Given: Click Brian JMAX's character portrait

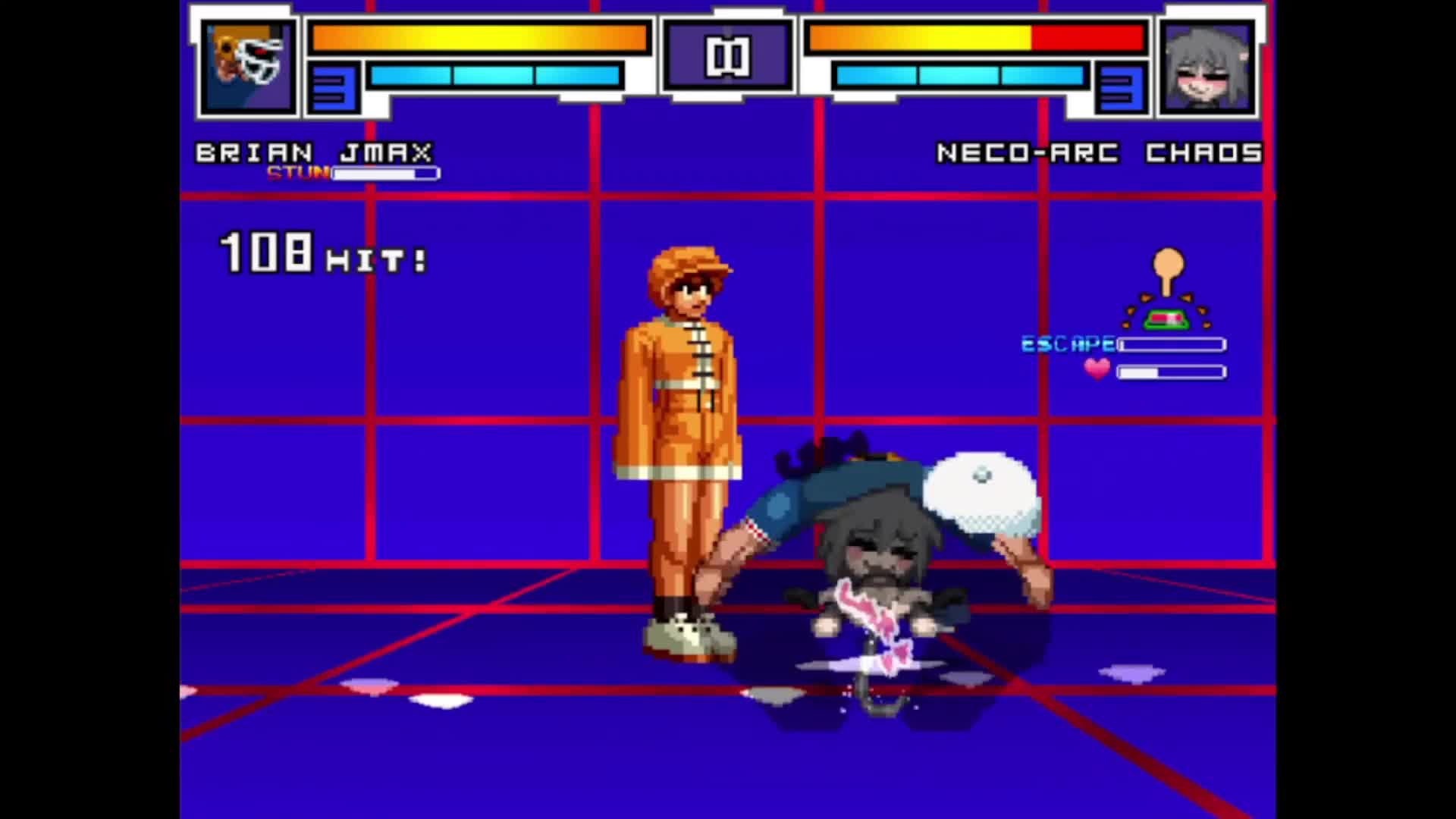Looking at the screenshot, I should 249,67.
